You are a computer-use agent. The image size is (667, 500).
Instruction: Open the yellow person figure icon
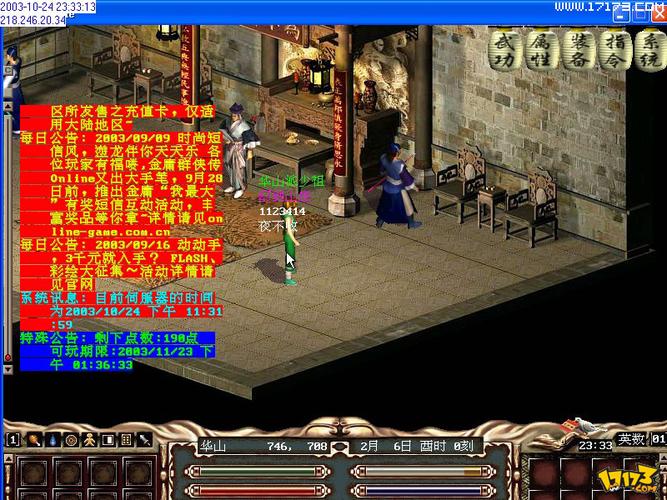[88, 440]
